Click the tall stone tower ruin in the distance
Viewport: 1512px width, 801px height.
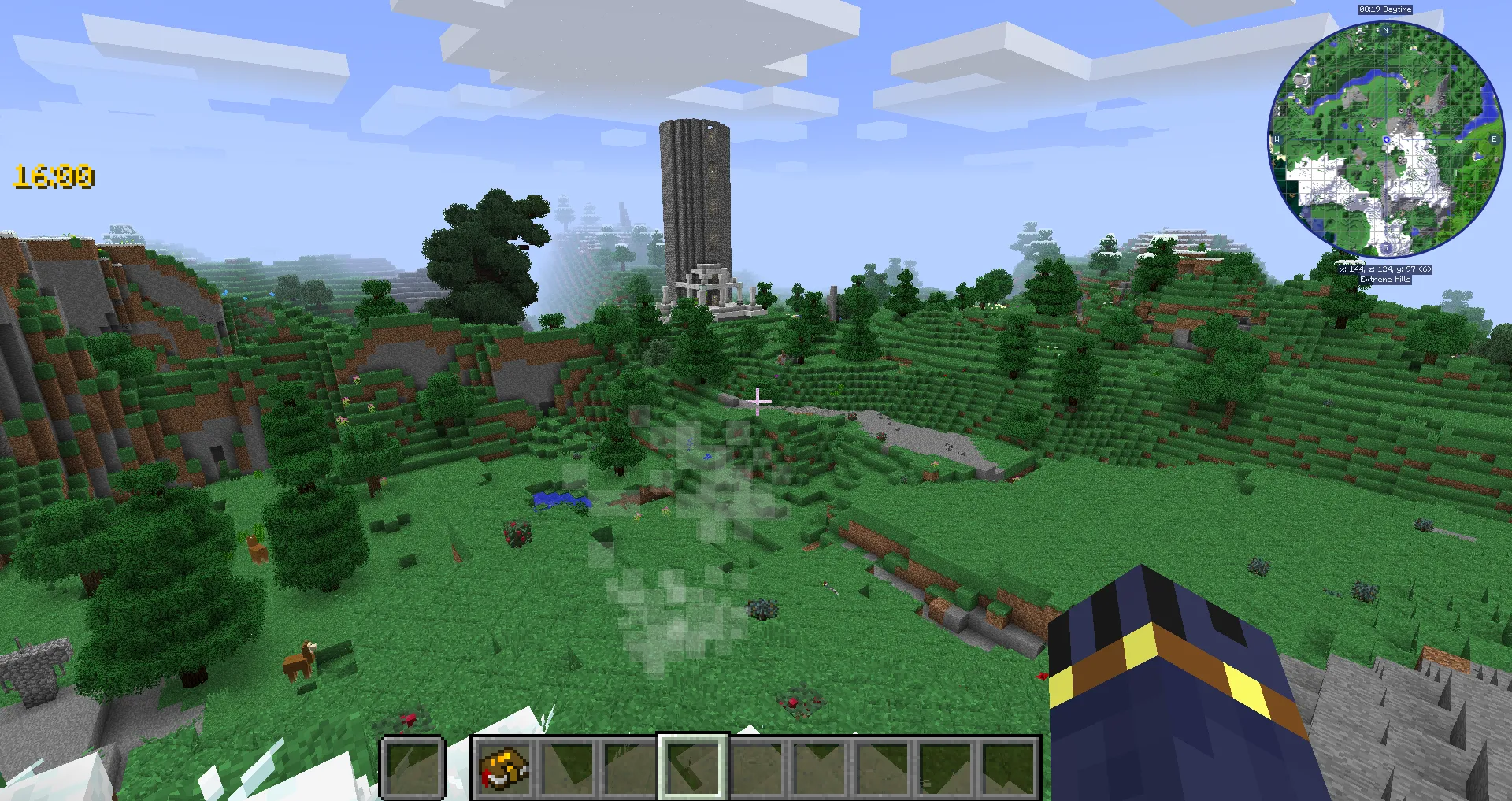click(x=696, y=197)
